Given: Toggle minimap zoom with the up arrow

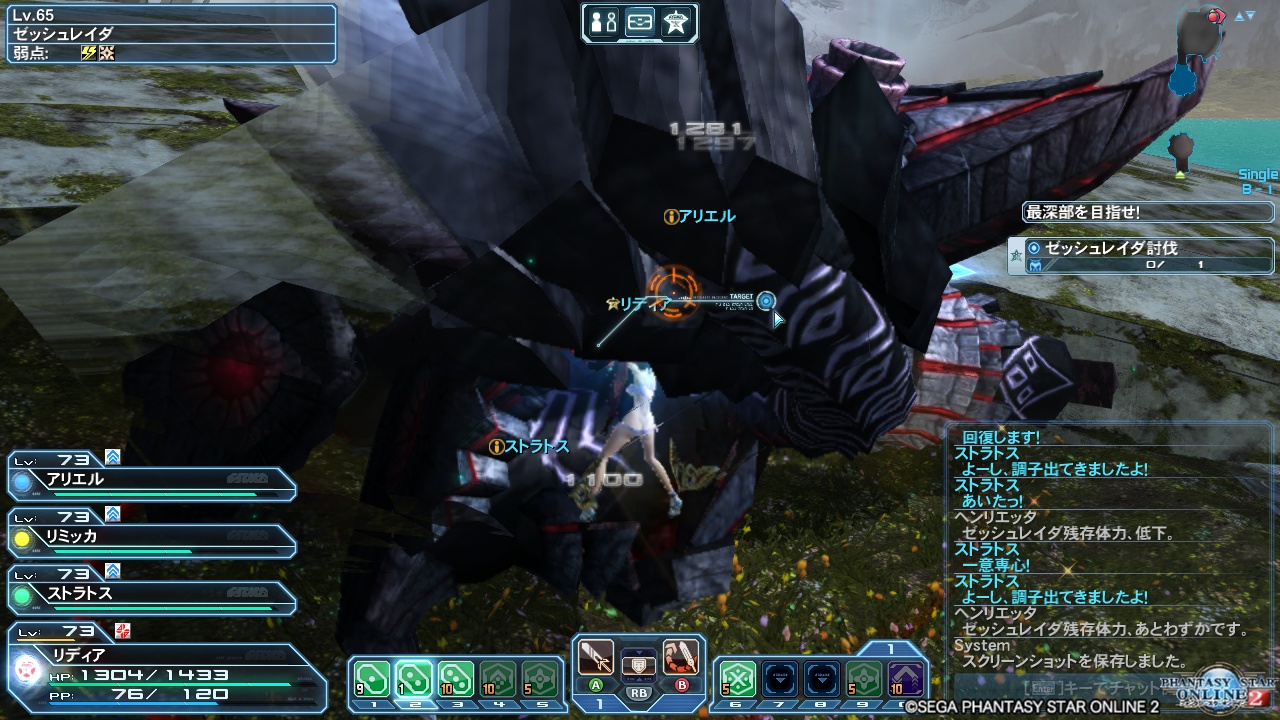Looking at the screenshot, I should 1239,14.
